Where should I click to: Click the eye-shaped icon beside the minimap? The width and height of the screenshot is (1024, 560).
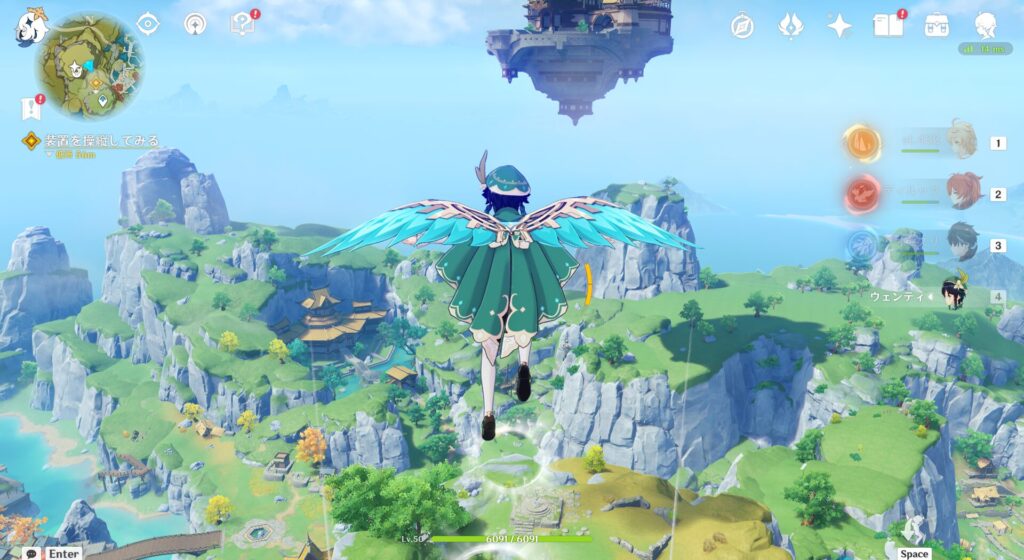tap(148, 24)
